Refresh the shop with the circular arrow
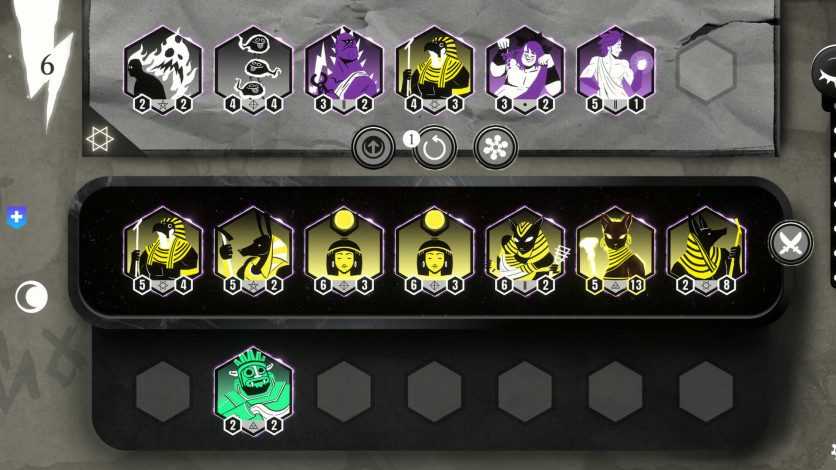 [435, 148]
